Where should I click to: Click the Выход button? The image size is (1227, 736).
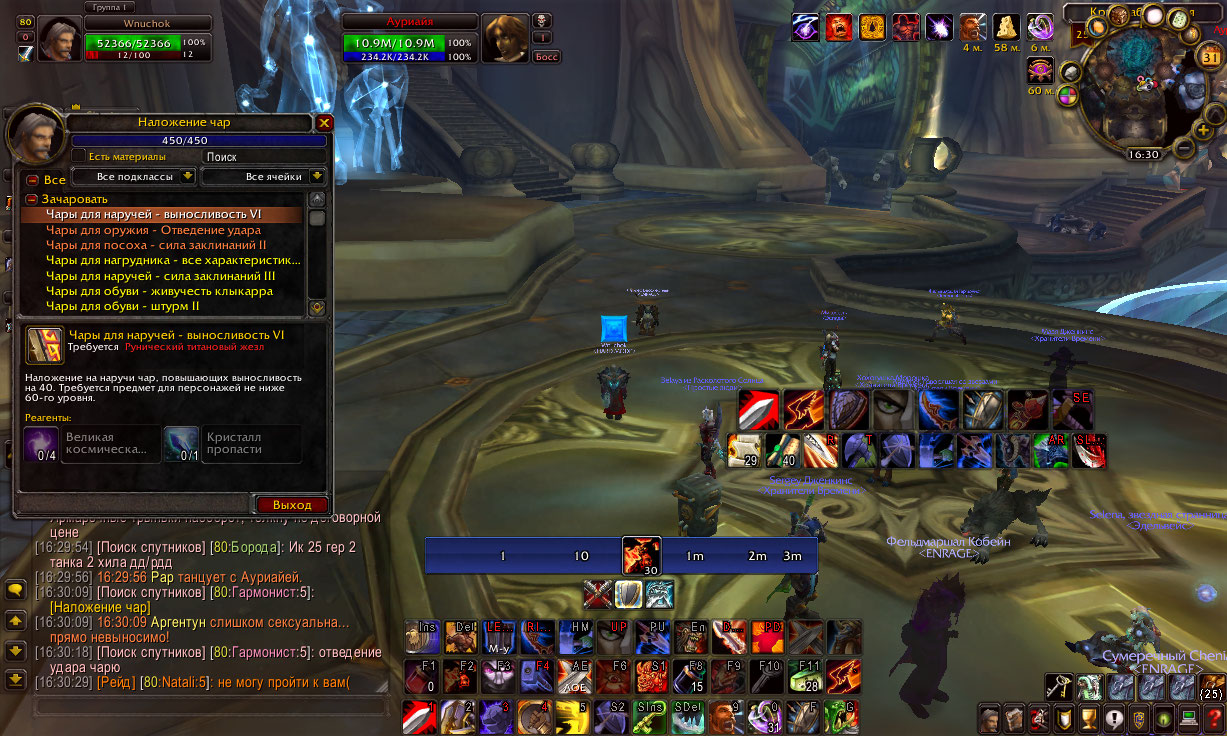coord(292,505)
